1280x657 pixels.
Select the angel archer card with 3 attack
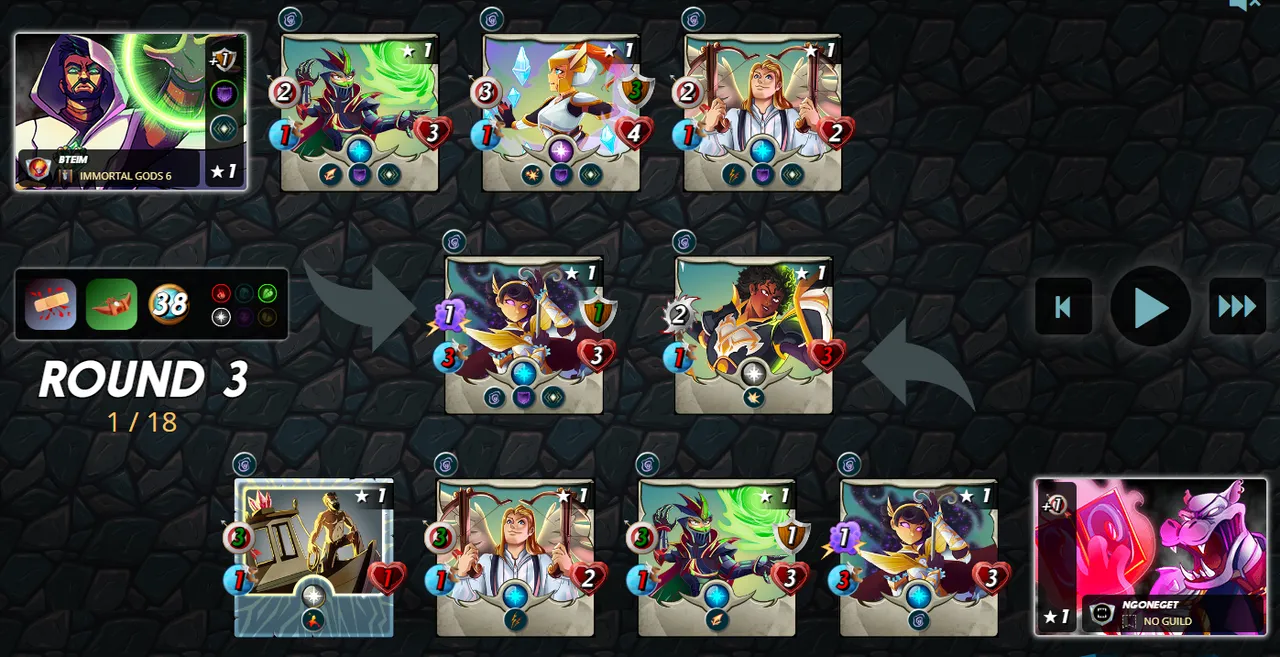(515, 556)
